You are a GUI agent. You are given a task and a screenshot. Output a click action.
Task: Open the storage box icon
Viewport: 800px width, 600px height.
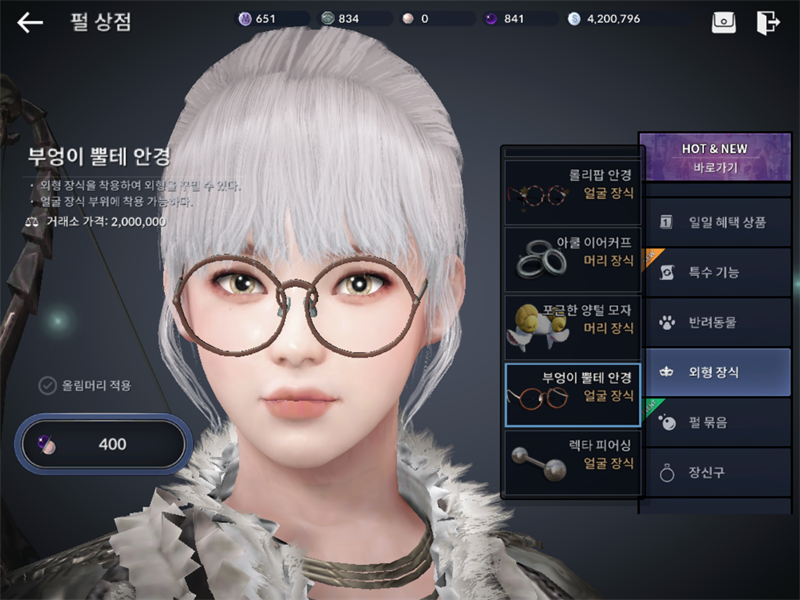point(723,22)
